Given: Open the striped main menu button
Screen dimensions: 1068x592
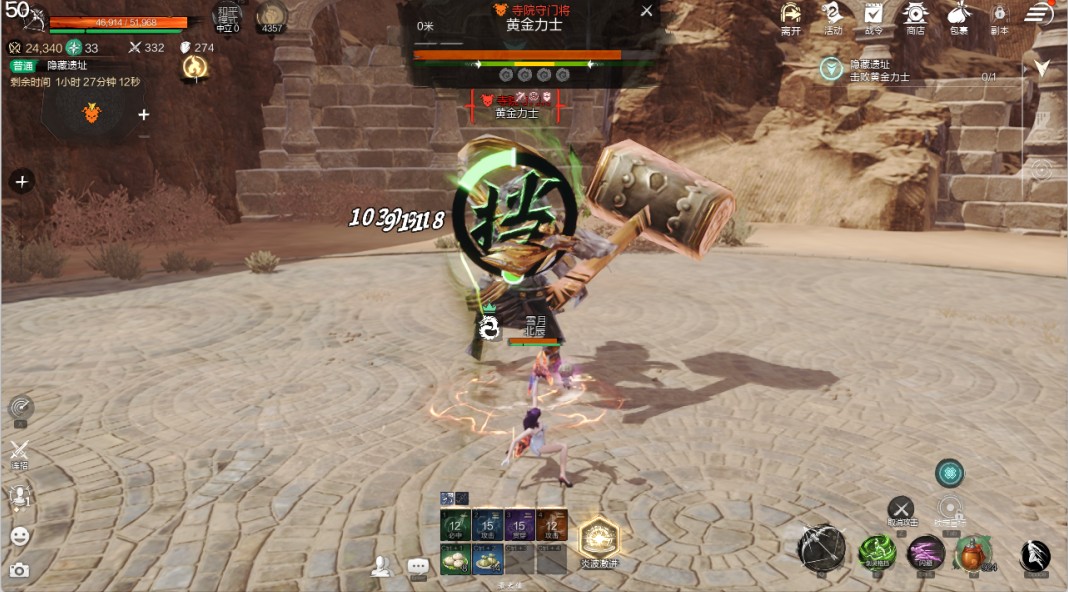Looking at the screenshot, I should coord(1039,14).
